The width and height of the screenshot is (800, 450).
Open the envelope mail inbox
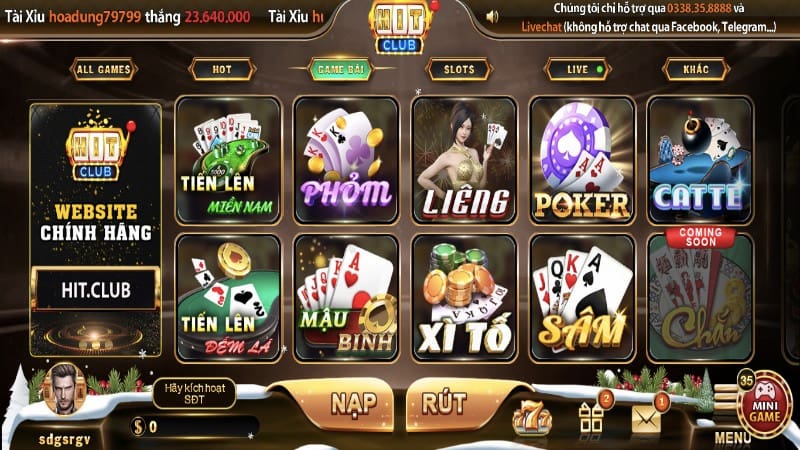click(x=646, y=416)
